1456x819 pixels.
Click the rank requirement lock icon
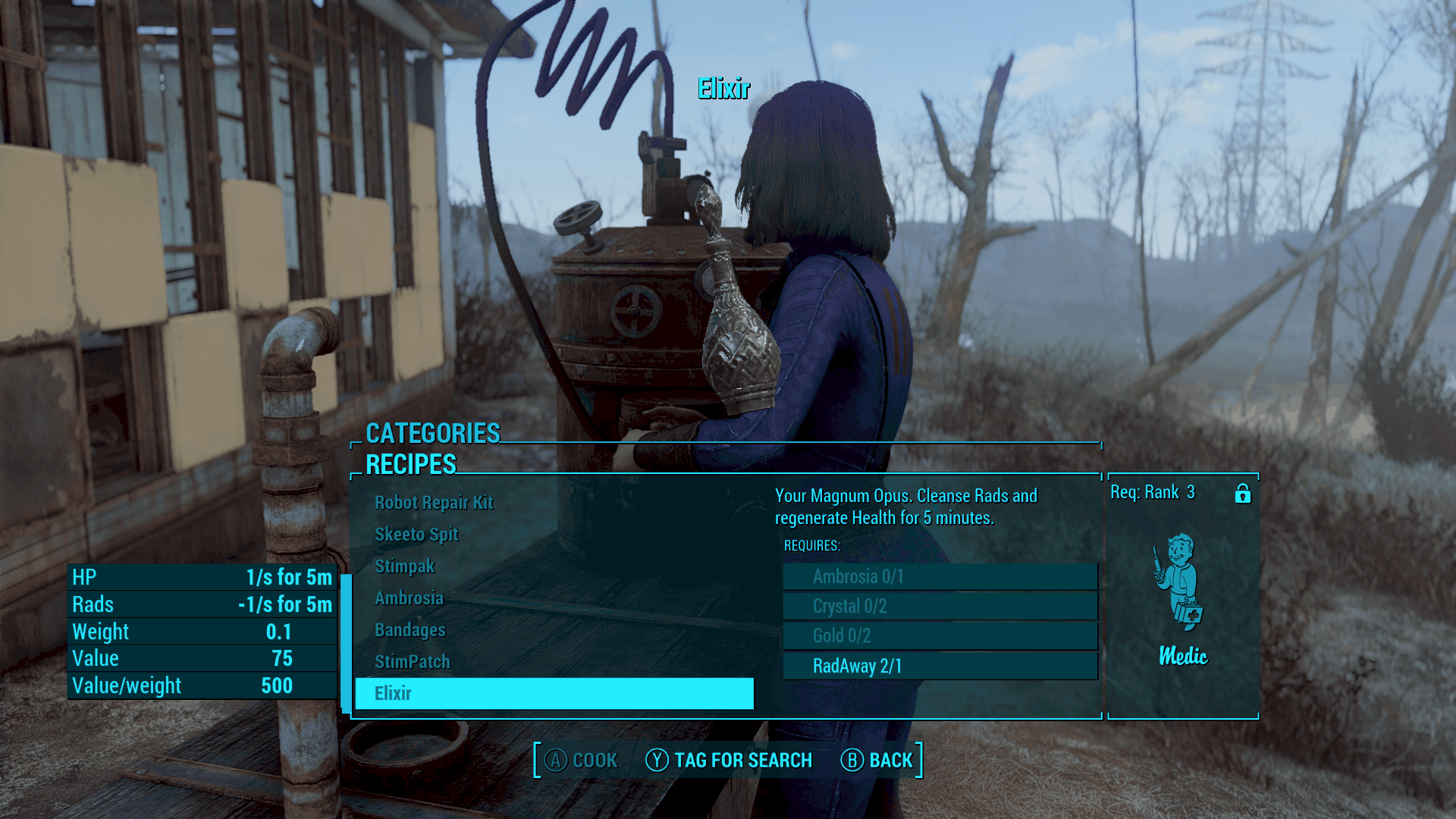pos(1242,494)
